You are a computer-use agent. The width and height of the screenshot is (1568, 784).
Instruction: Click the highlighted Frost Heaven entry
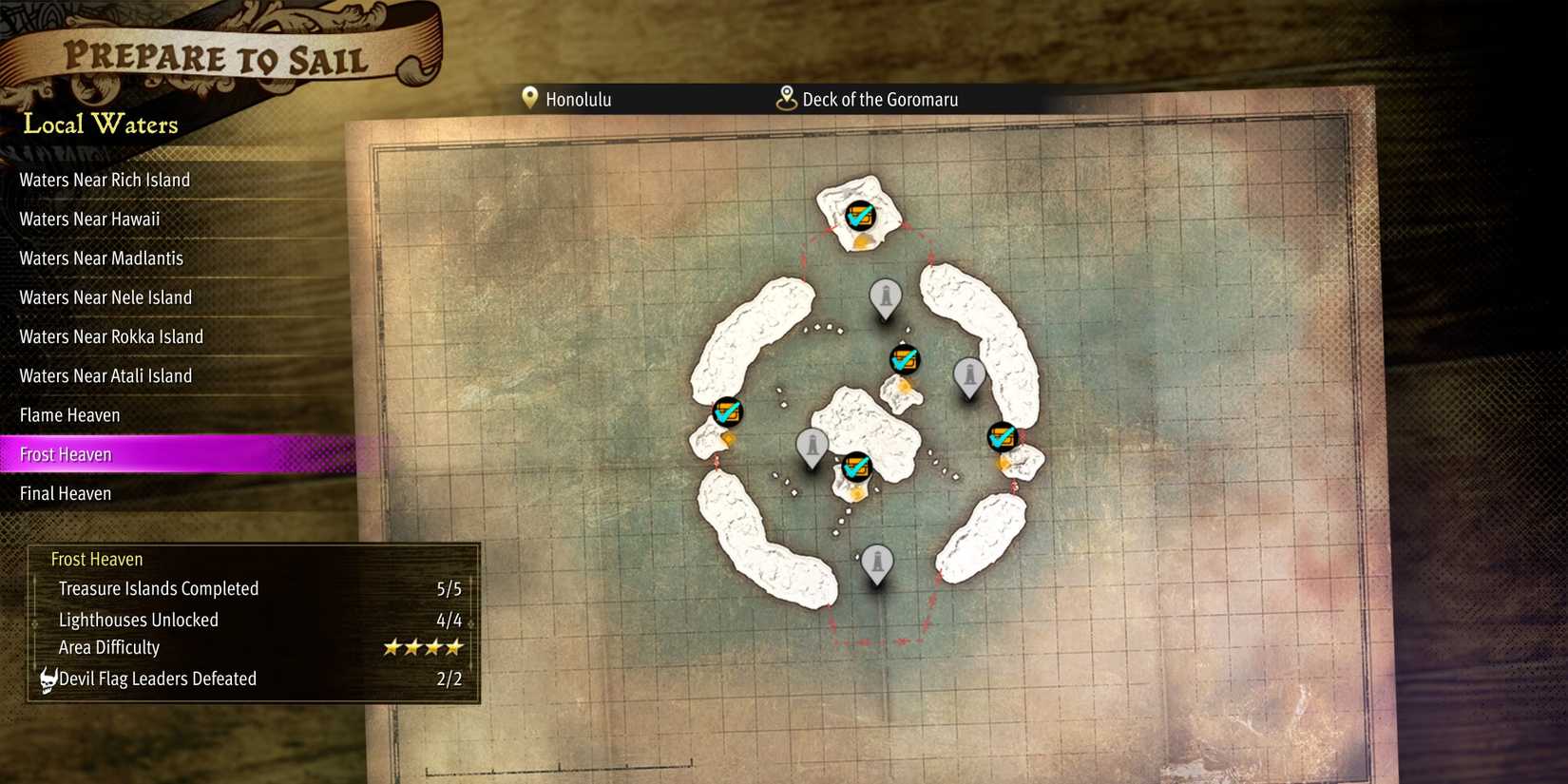point(65,454)
